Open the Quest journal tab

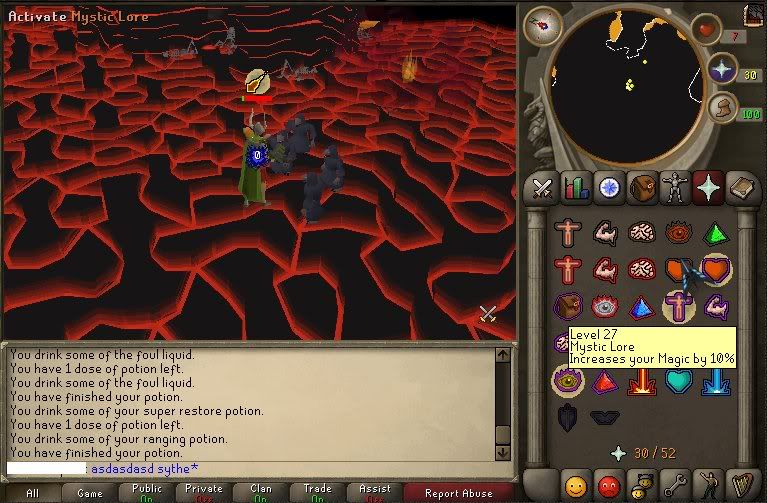coord(608,187)
